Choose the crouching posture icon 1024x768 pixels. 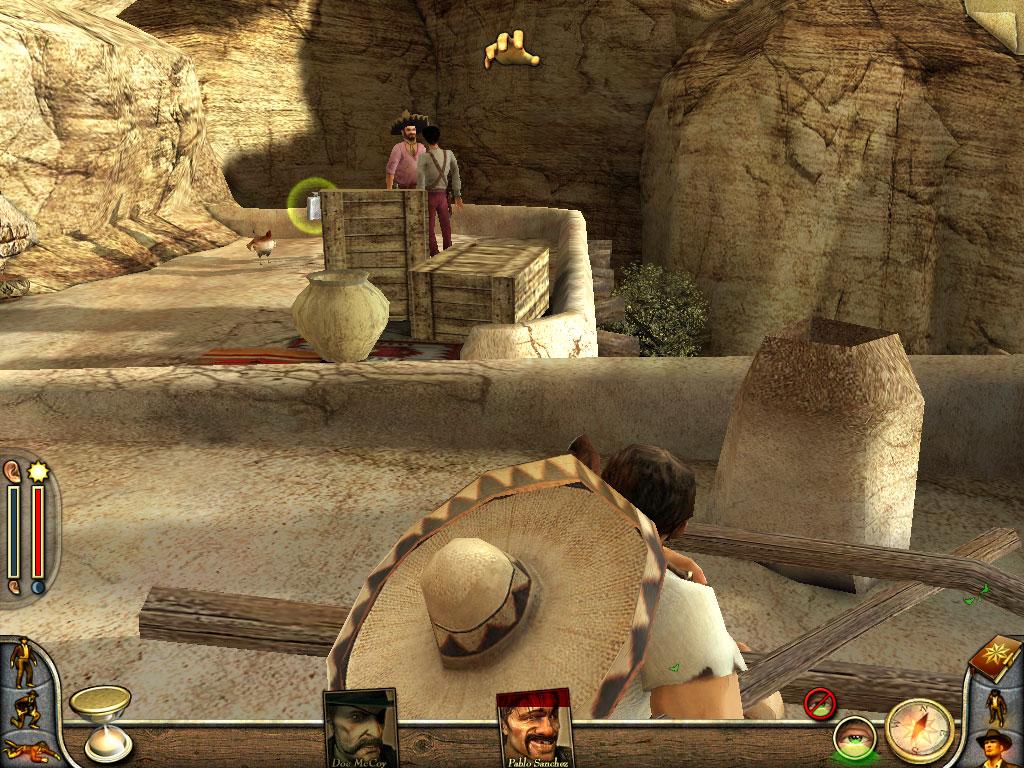(x=22, y=709)
